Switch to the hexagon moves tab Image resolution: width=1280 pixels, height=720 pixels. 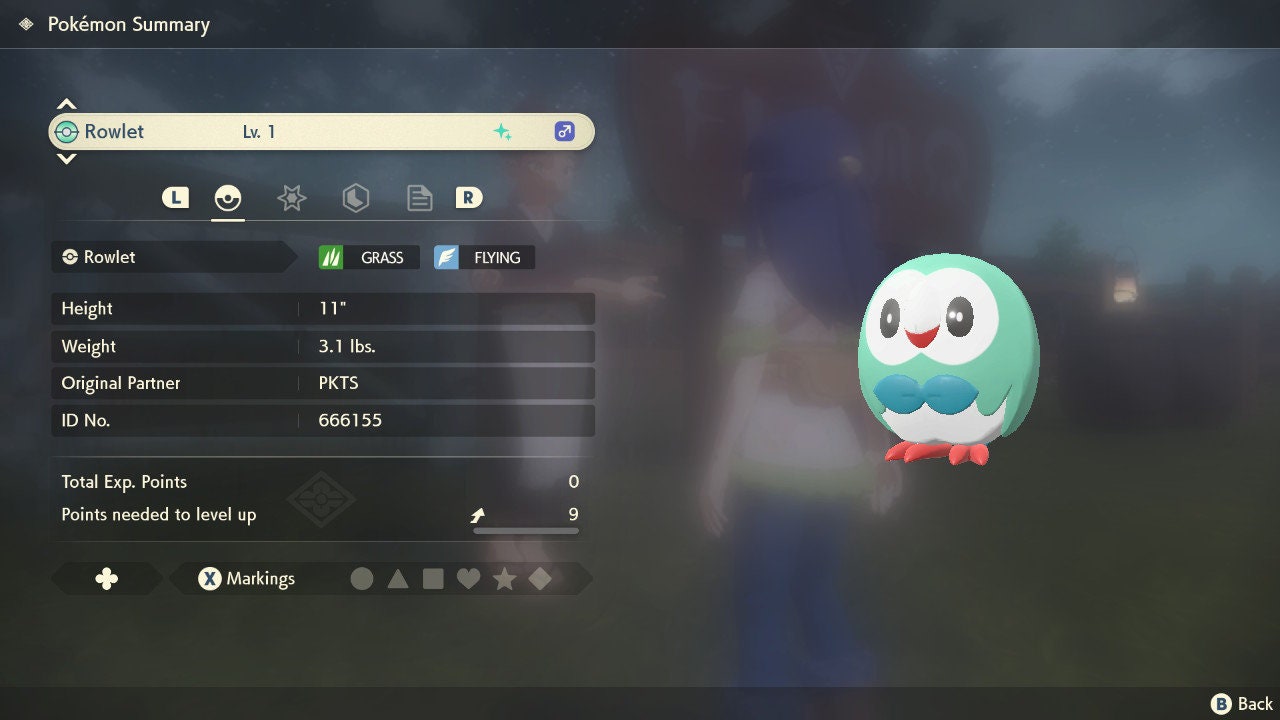(355, 198)
